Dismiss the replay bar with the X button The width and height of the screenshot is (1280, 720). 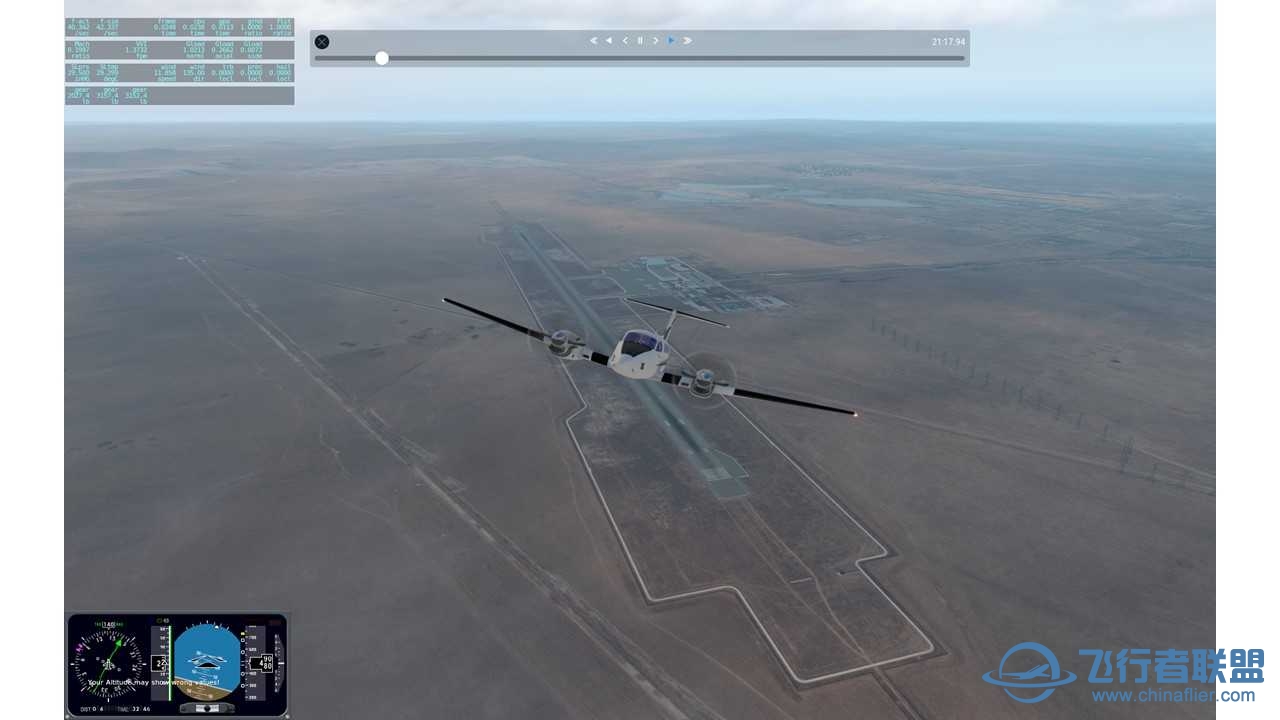321,41
